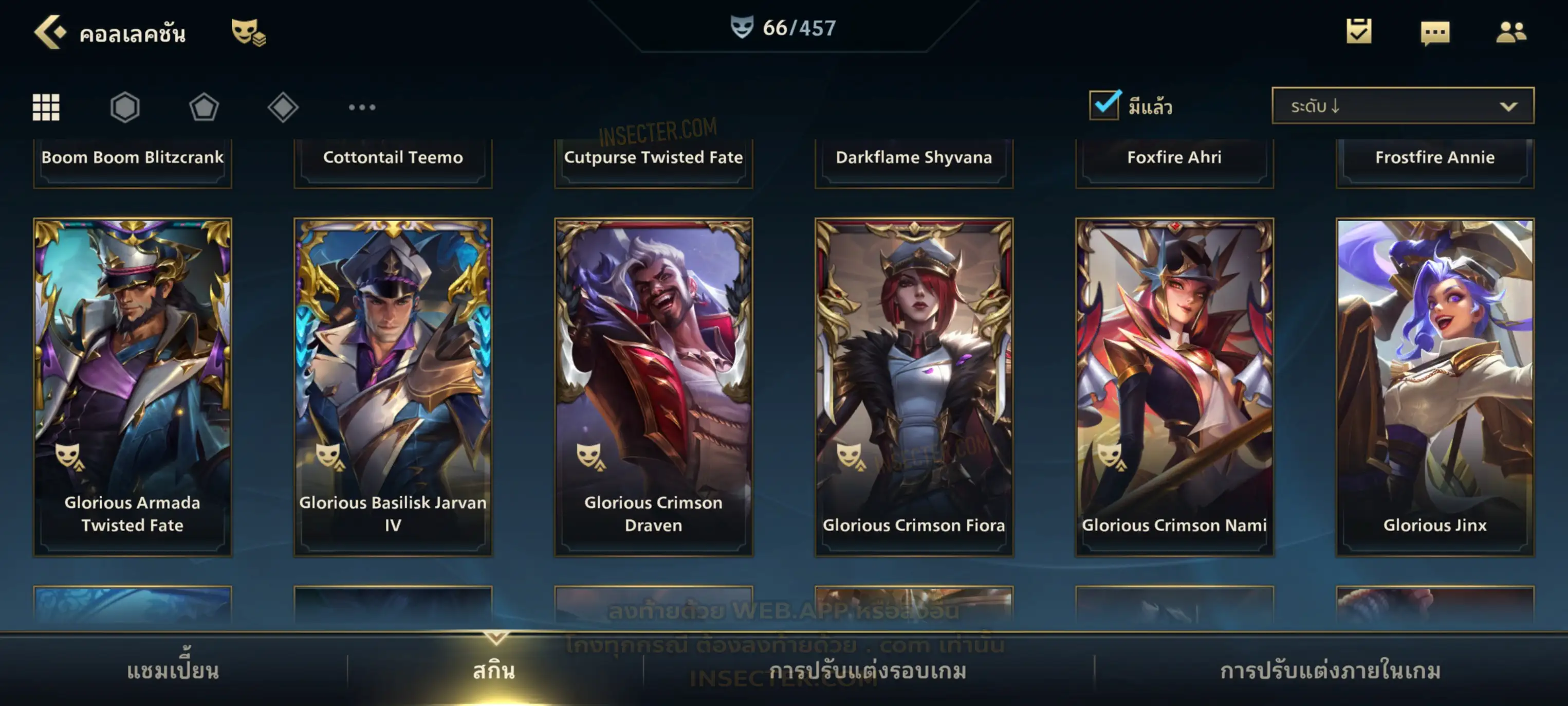Filter skins by the hexagon rarity icon
The height and width of the screenshot is (706, 1568).
[125, 107]
